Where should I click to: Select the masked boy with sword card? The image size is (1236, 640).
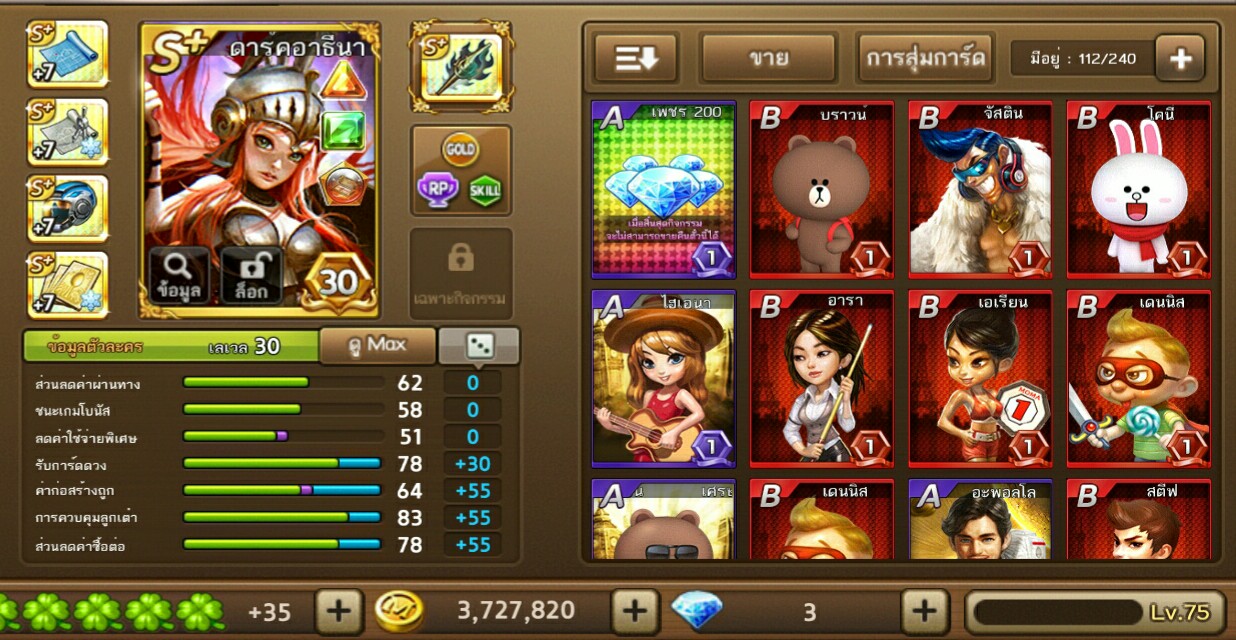[x=1138, y=379]
